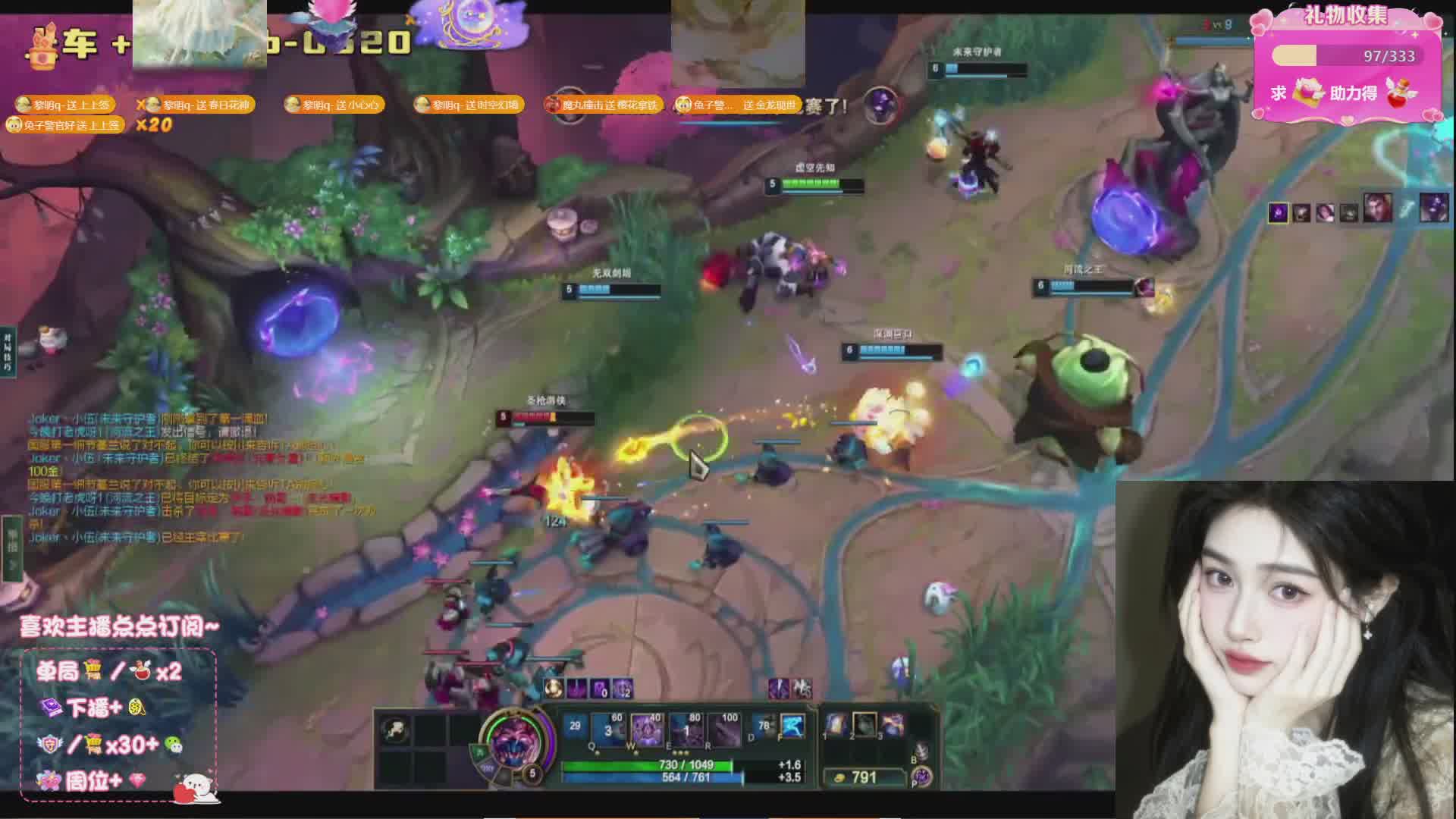Use the D summoner spell on cooldown
Image resolution: width=1456 pixels, height=819 pixels.
[x=764, y=727]
